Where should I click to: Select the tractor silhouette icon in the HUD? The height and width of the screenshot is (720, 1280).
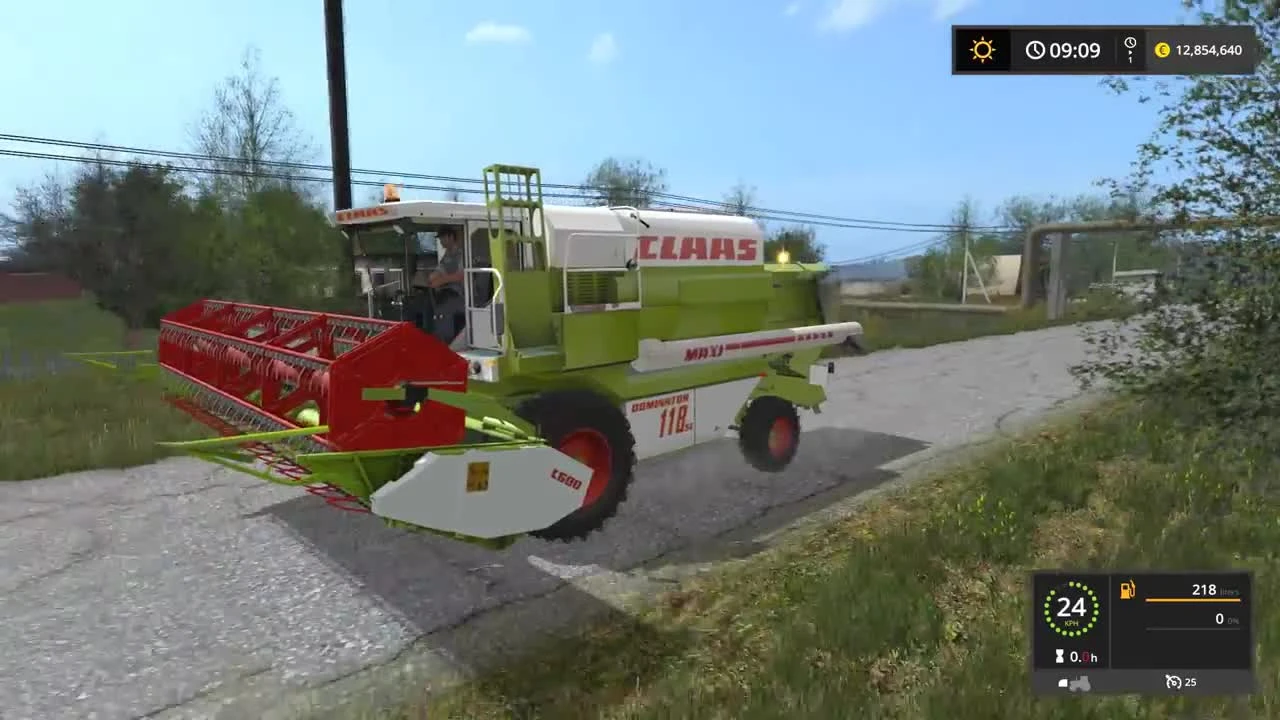(x=1077, y=681)
